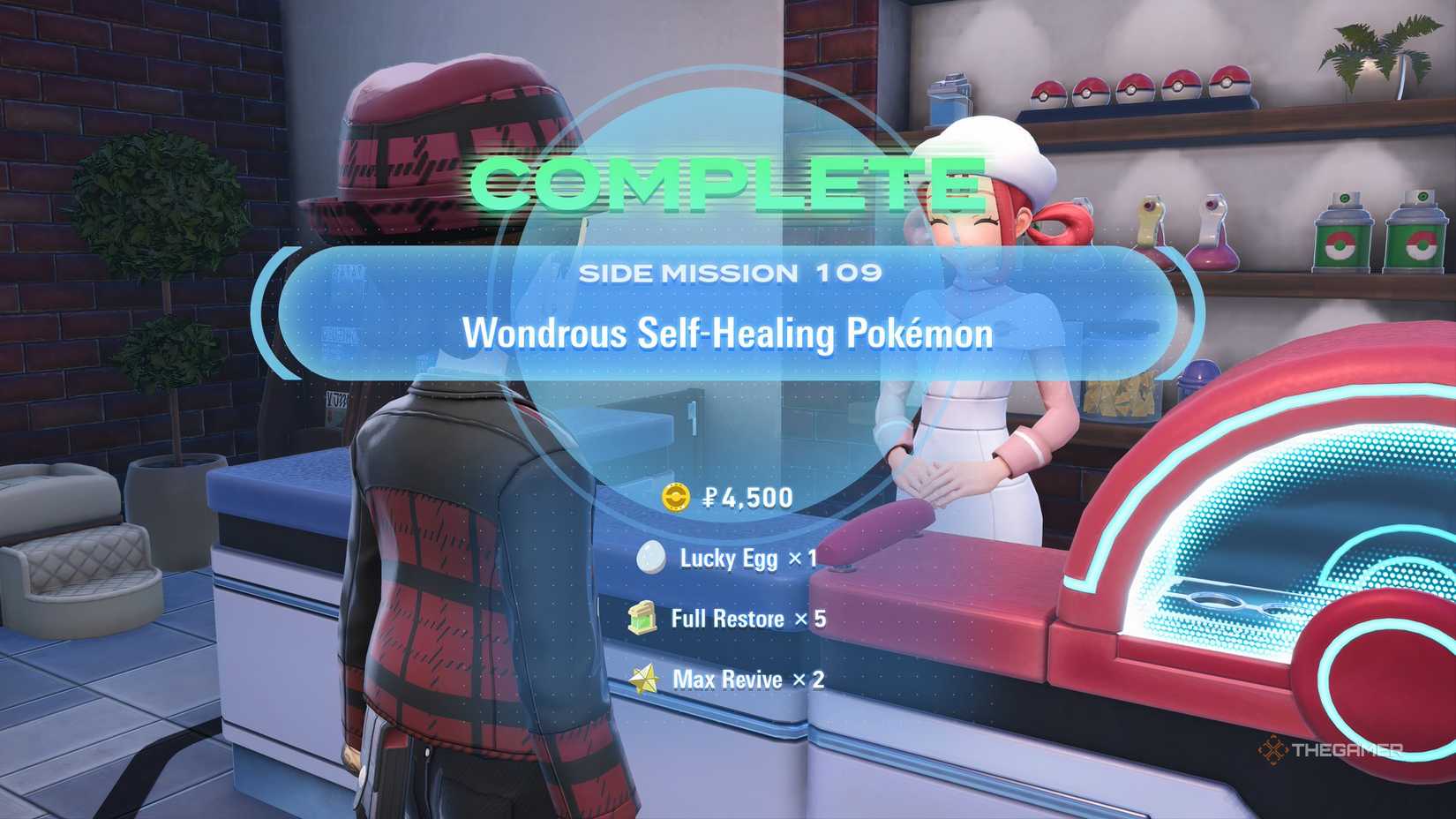1456x819 pixels.
Task: Click the TheGamer watermark logo icon
Action: [1272, 748]
